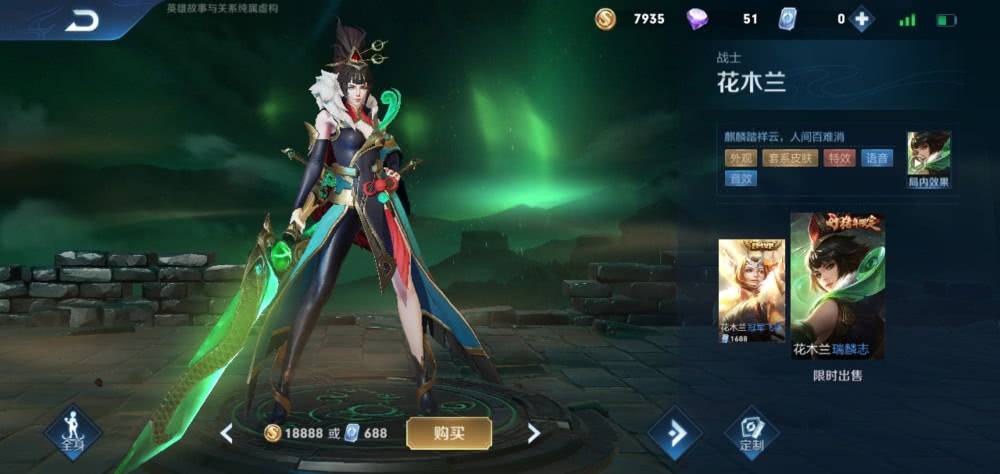Click the 音效 sound effects tag
Viewport: 1000px width, 474px height.
pos(741,179)
